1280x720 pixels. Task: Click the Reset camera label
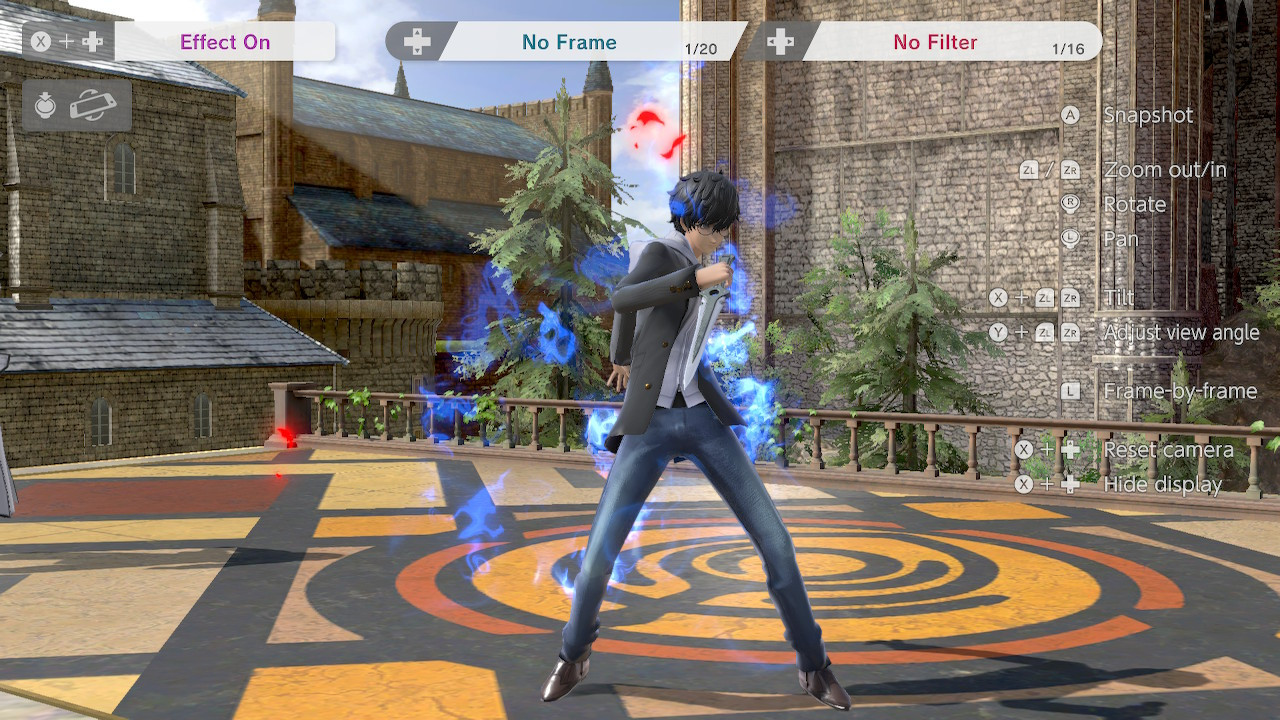[1170, 449]
